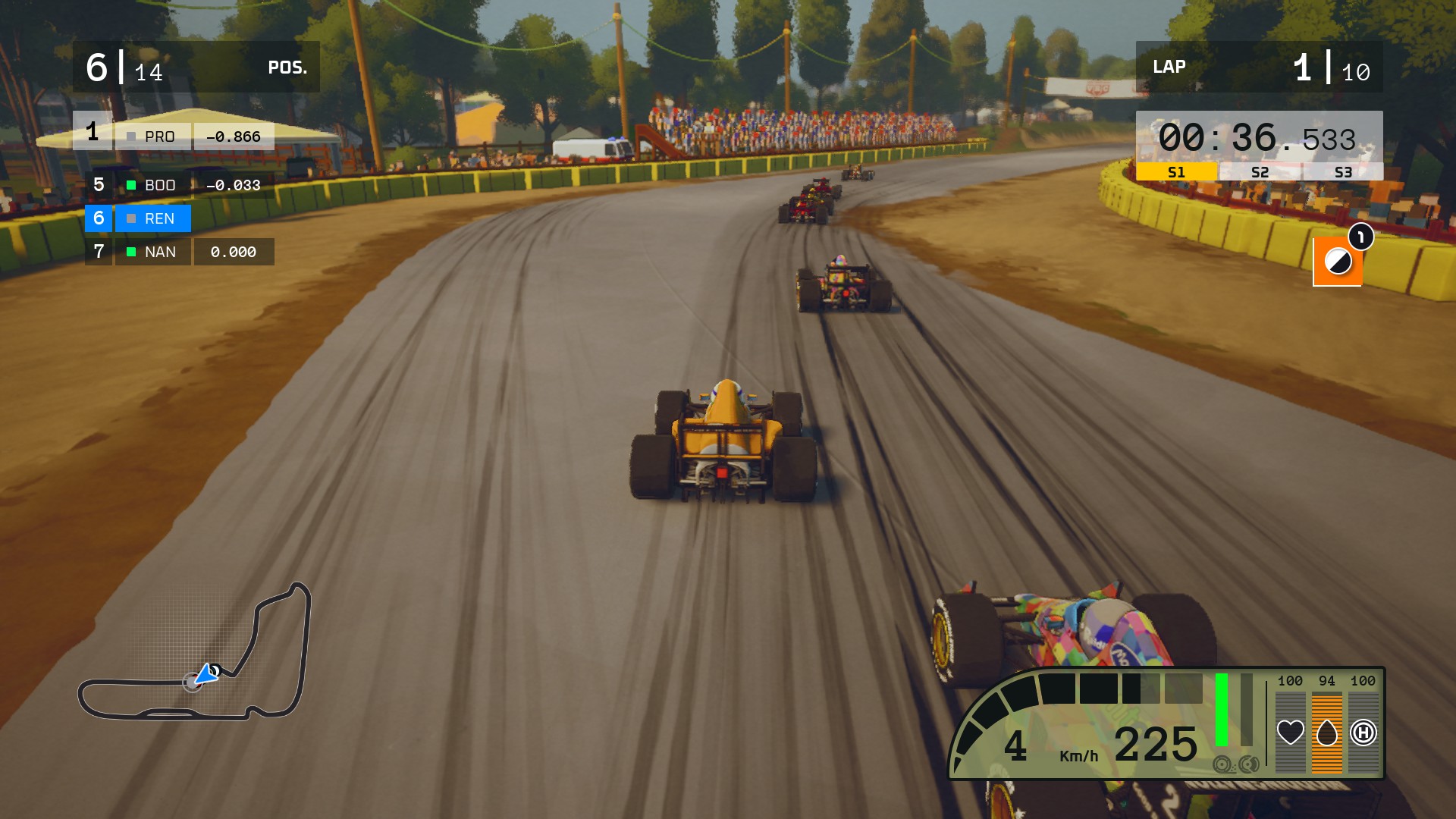1456x819 pixels.
Task: Click the heart car-health icon
Action: [x=1290, y=733]
